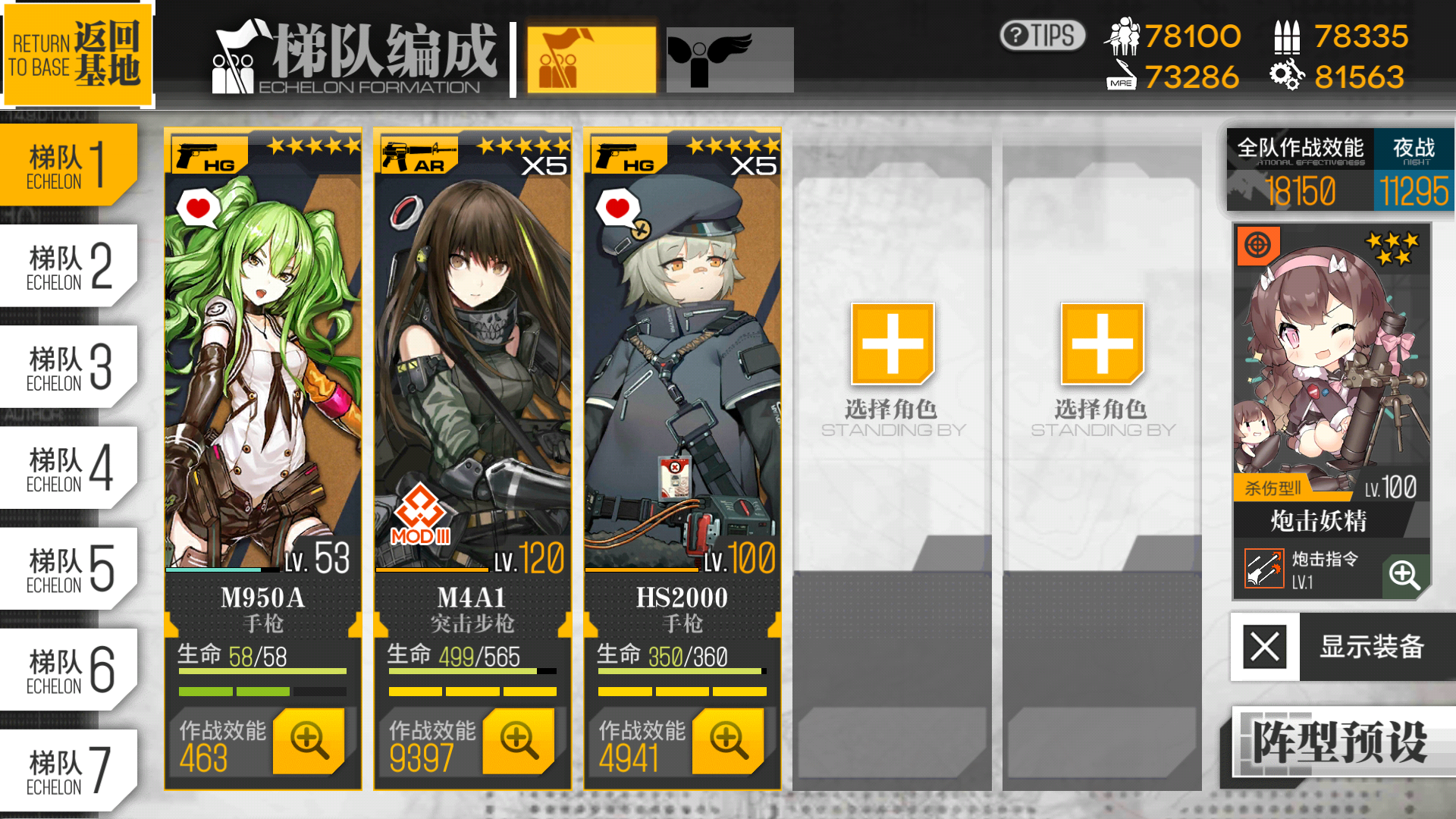This screenshot has height=819, width=1456.
Task: Open the TIPS help icon
Action: coord(1041,34)
